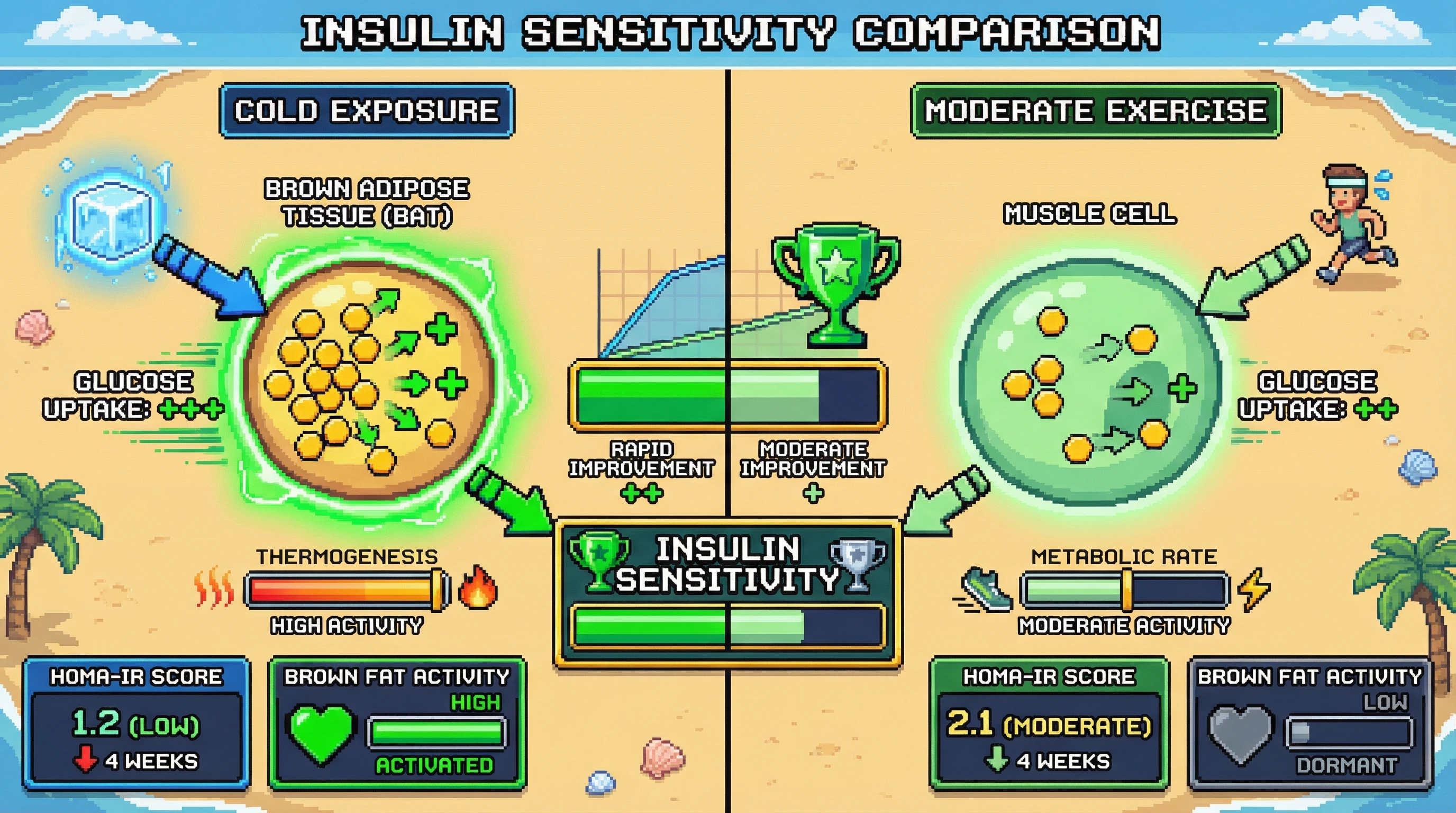
Task: Select the Cold Exposure header button
Action: (x=367, y=111)
